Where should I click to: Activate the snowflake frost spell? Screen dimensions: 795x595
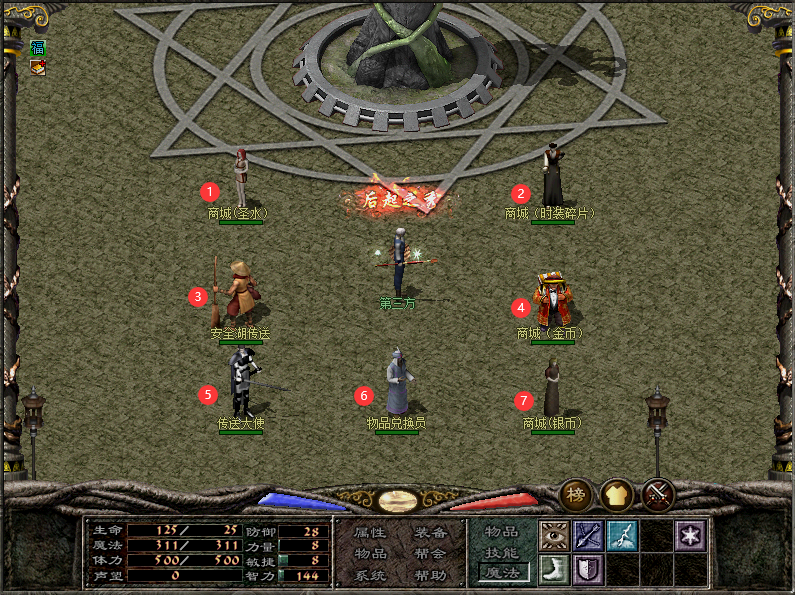click(x=690, y=536)
